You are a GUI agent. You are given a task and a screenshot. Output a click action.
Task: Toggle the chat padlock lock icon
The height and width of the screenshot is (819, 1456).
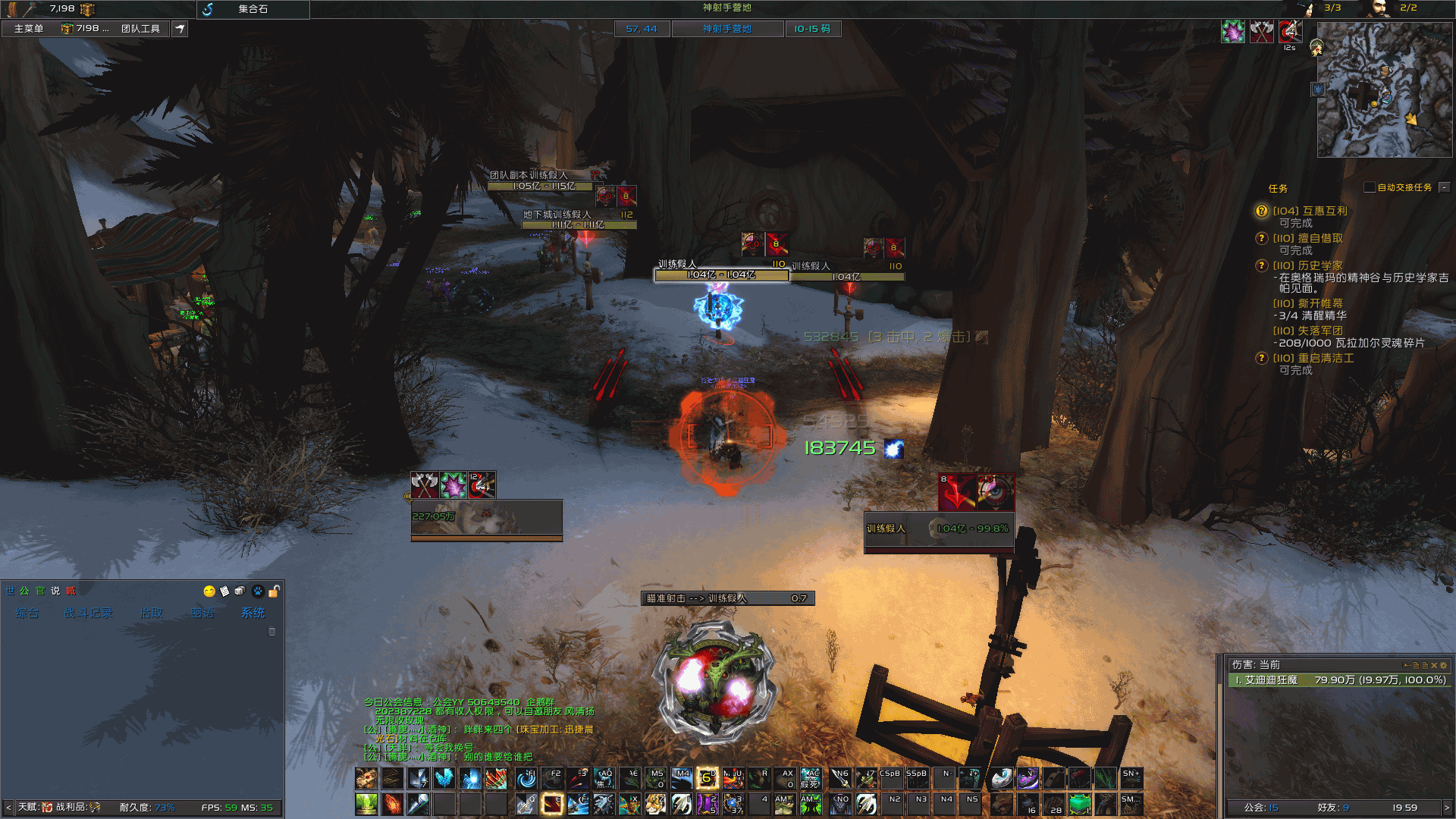(274, 591)
